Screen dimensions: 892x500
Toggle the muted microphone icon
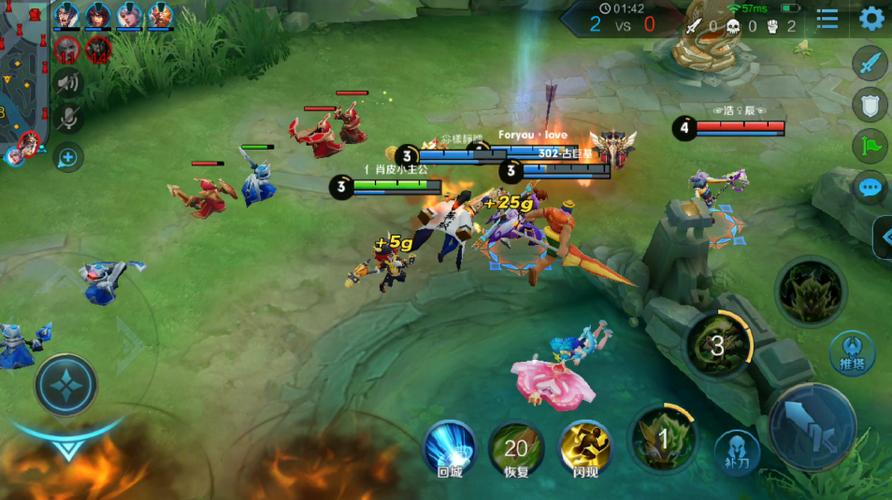68,119
